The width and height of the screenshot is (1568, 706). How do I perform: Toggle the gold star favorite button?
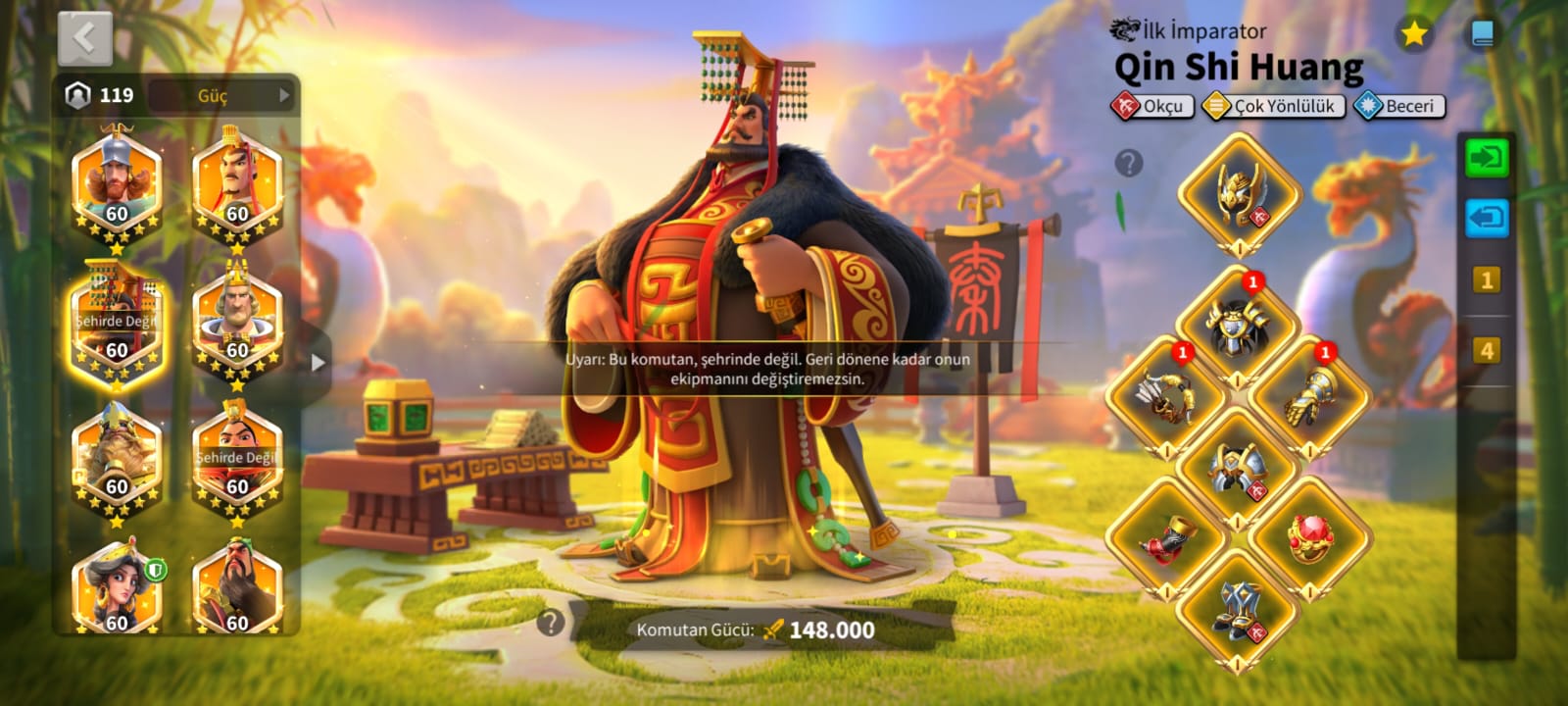tap(1413, 34)
